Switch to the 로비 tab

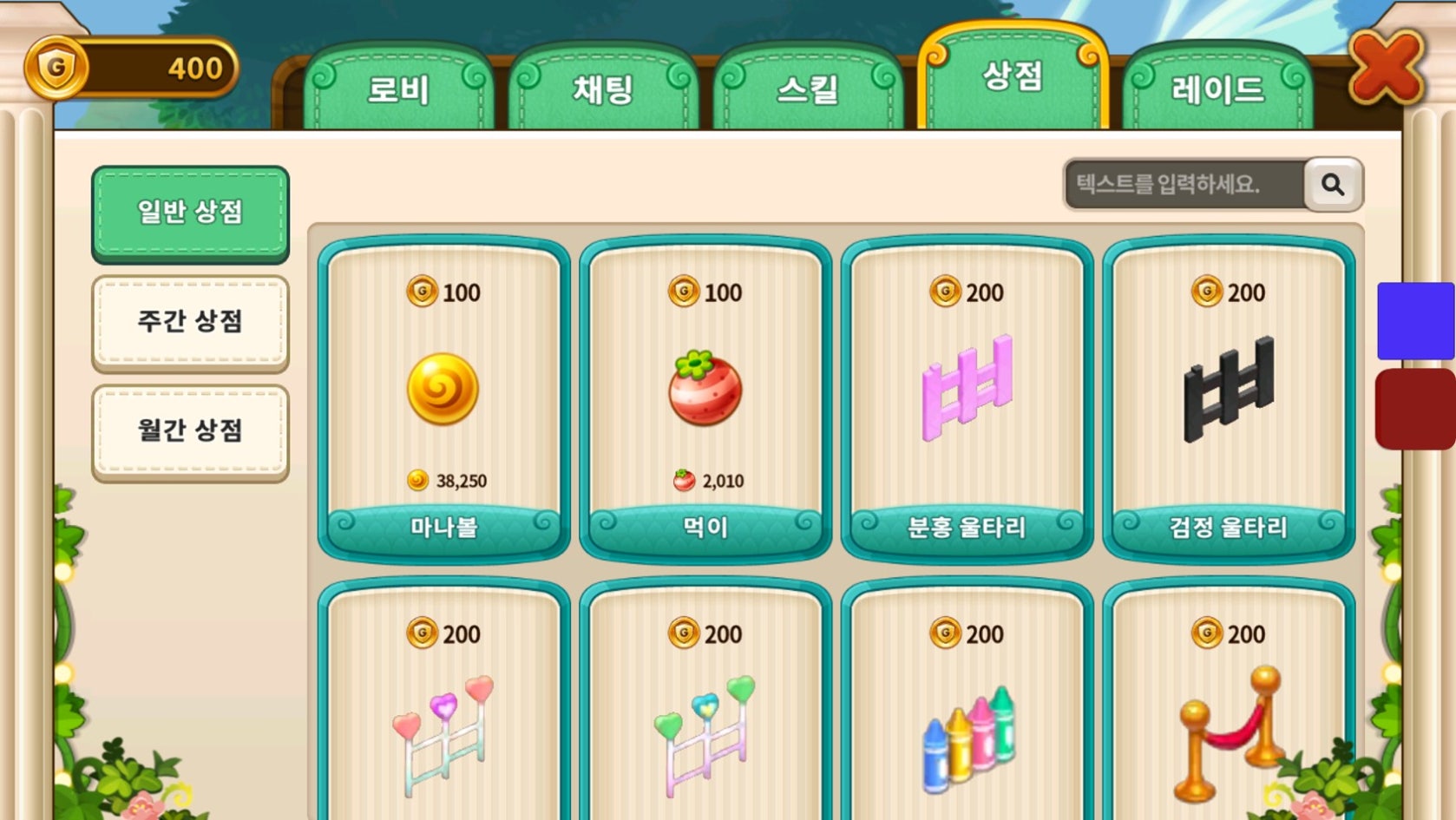tap(398, 89)
